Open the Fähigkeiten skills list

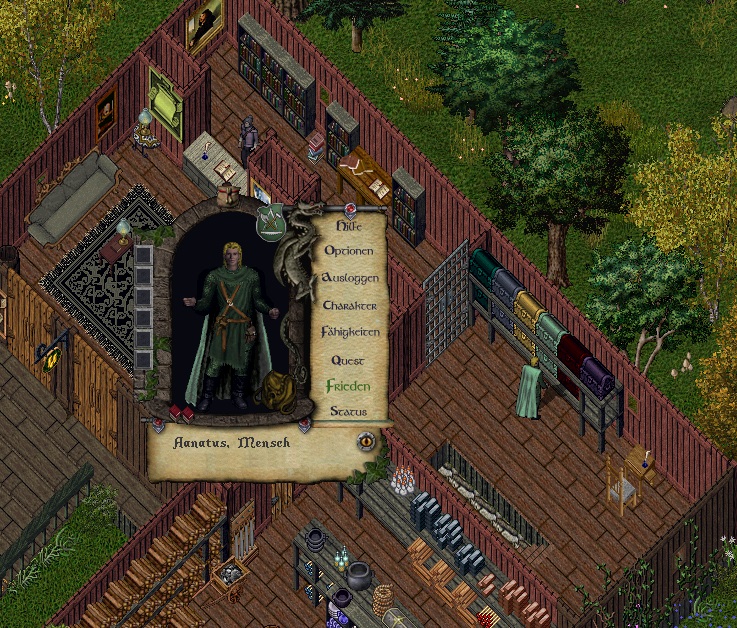coord(349,331)
